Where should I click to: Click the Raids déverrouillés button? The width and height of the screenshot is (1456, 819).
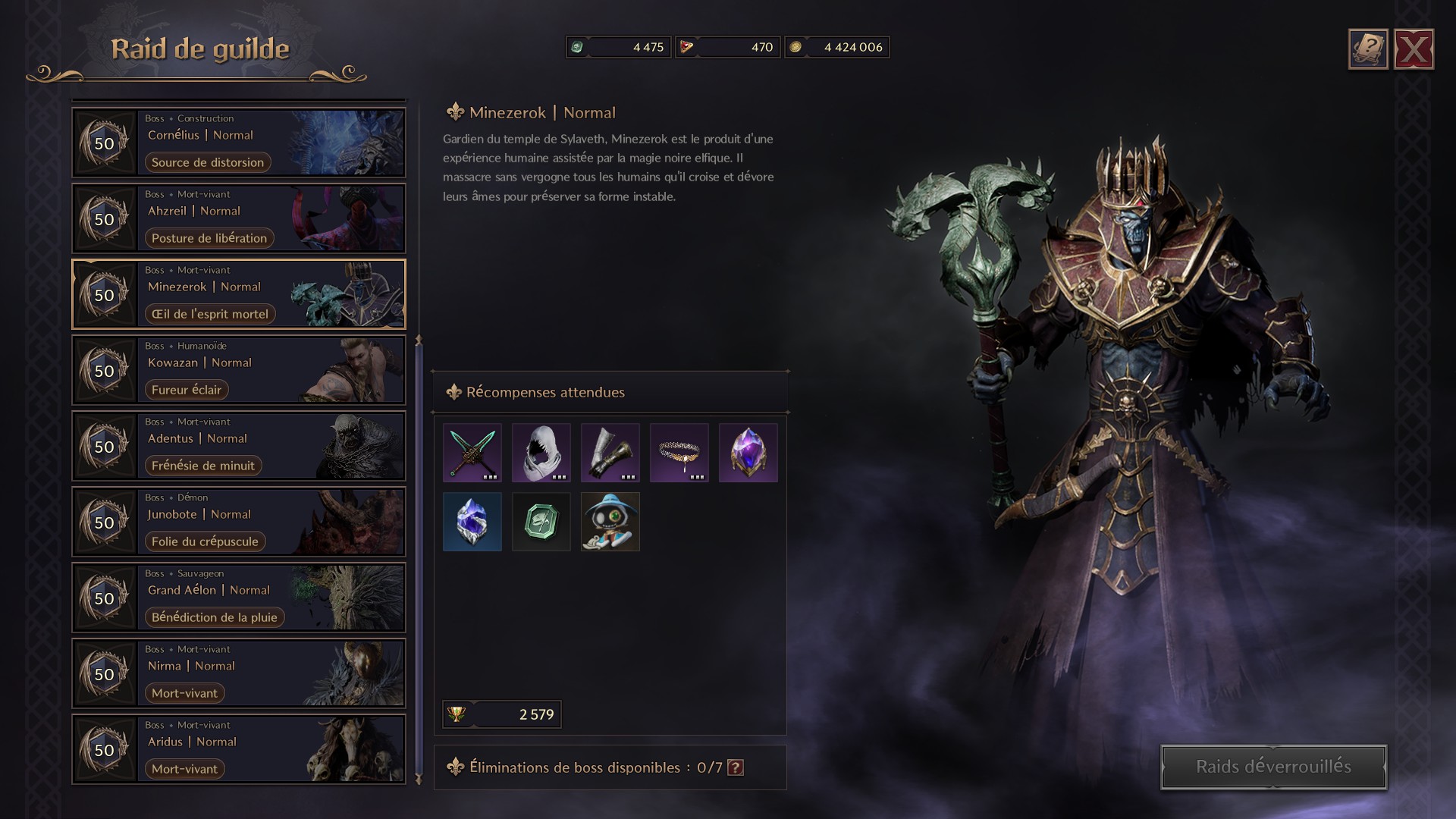pos(1271,766)
